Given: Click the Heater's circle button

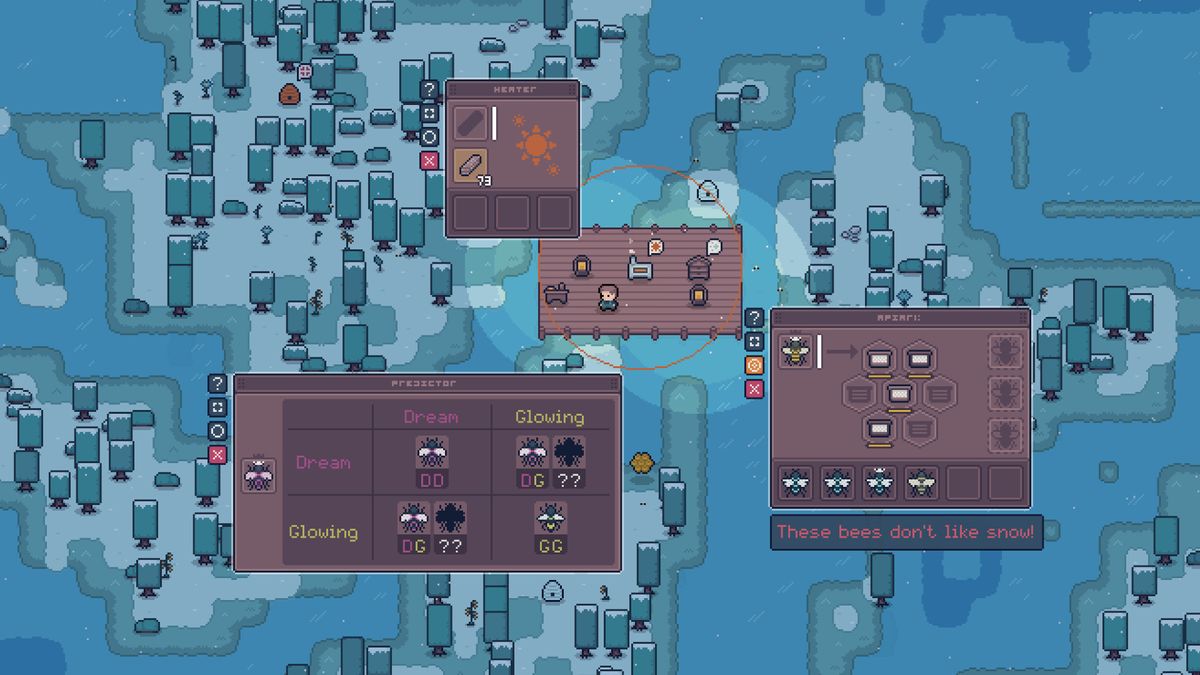Looking at the screenshot, I should click(429, 137).
